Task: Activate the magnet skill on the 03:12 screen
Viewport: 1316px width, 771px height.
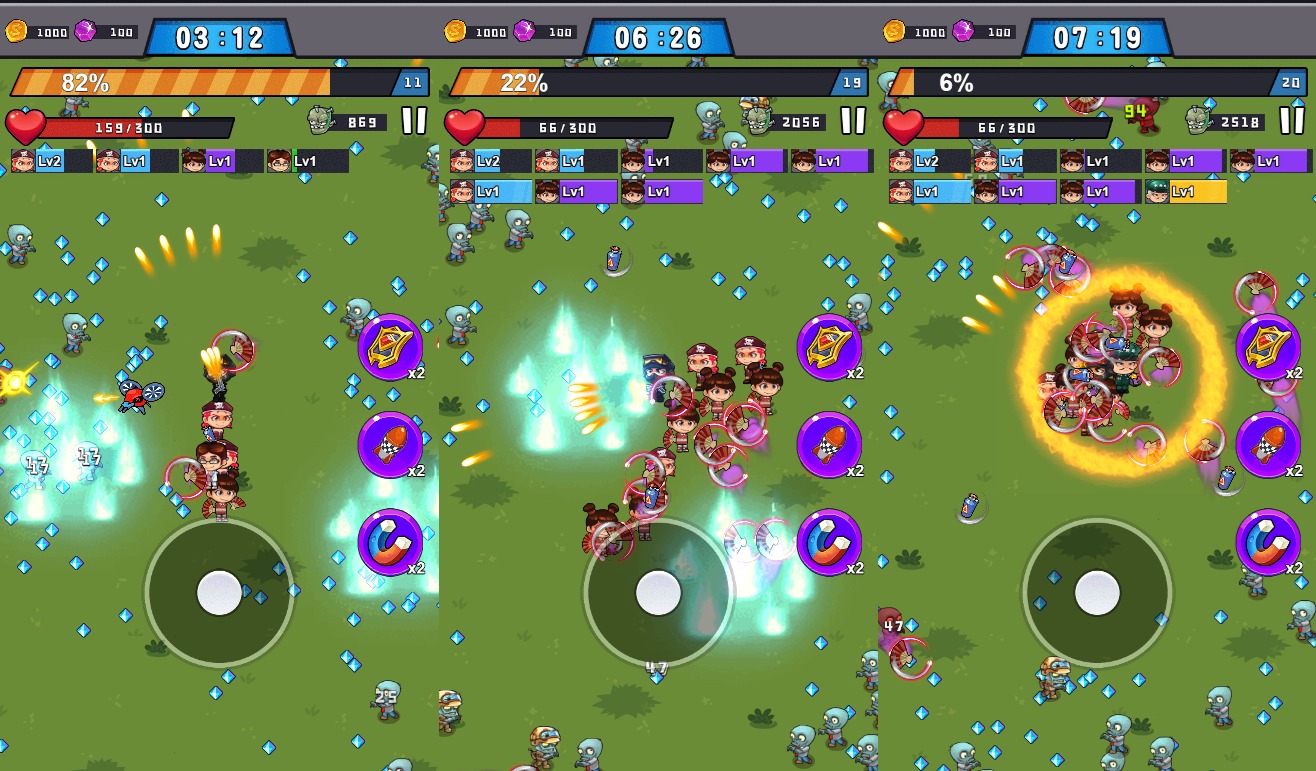Action: [x=390, y=542]
